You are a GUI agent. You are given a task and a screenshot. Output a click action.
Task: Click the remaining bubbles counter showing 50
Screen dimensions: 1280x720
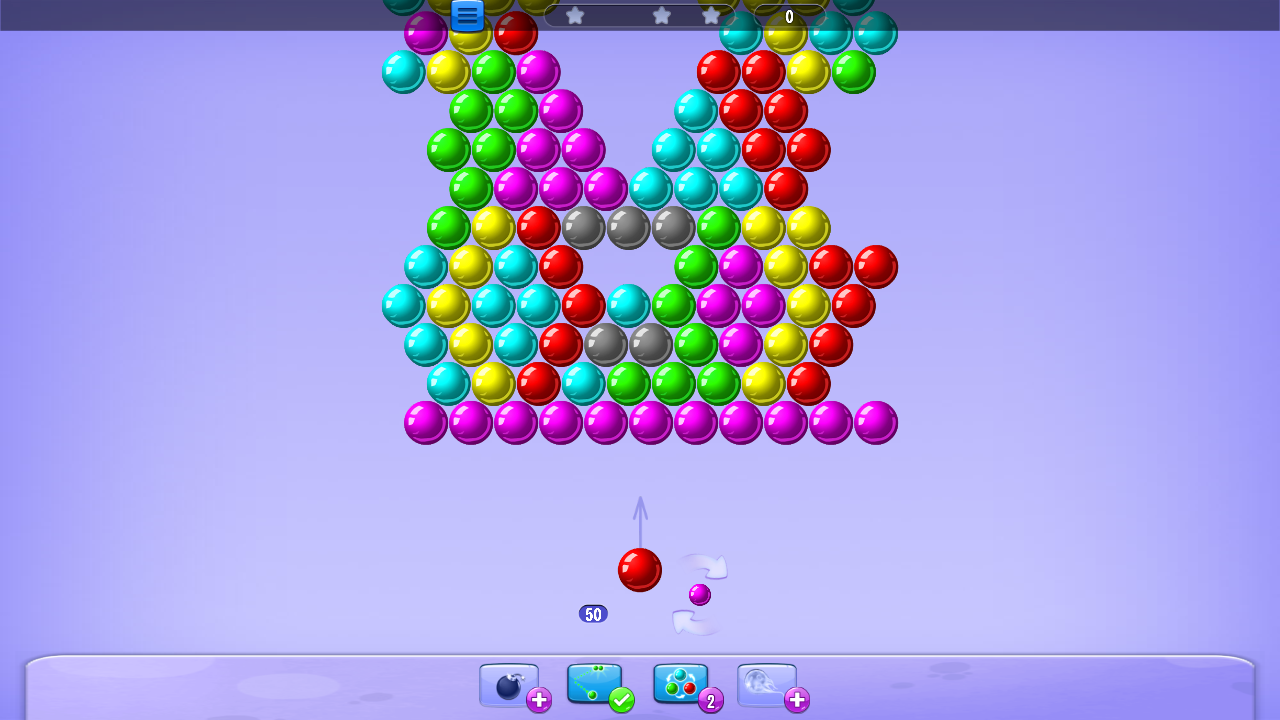pos(594,613)
